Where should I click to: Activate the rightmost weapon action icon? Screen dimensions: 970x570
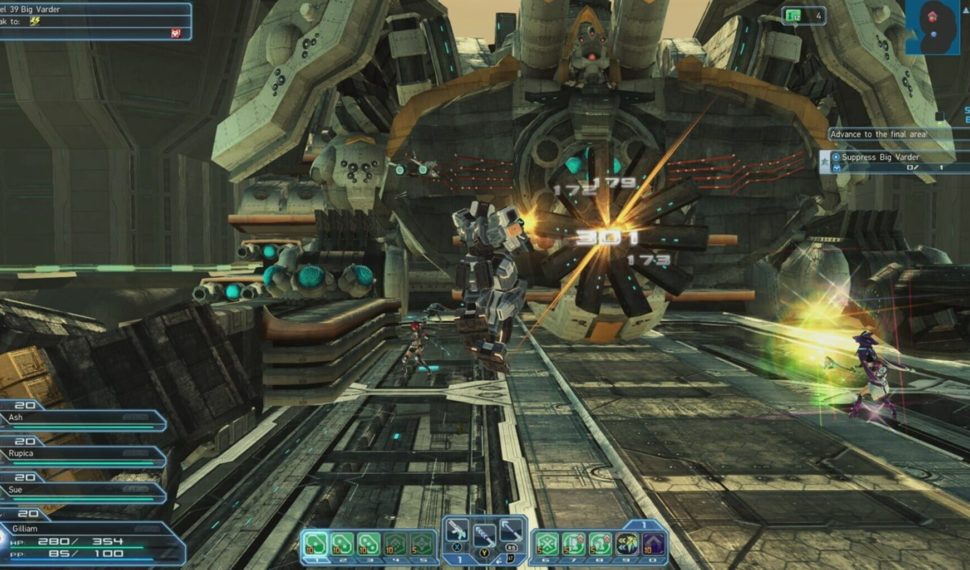(x=510, y=531)
